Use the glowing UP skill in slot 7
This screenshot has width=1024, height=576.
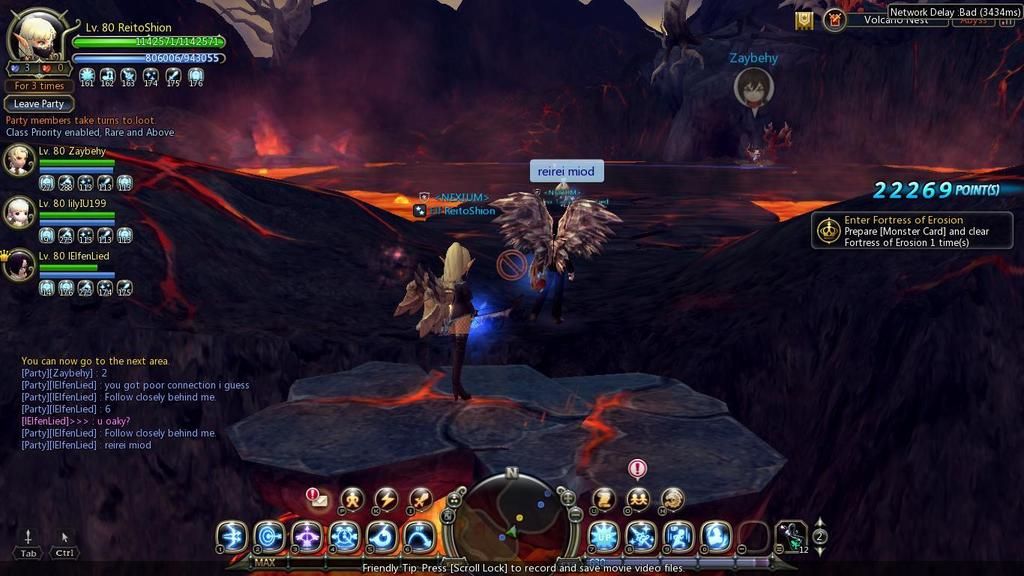pyautogui.click(x=603, y=536)
